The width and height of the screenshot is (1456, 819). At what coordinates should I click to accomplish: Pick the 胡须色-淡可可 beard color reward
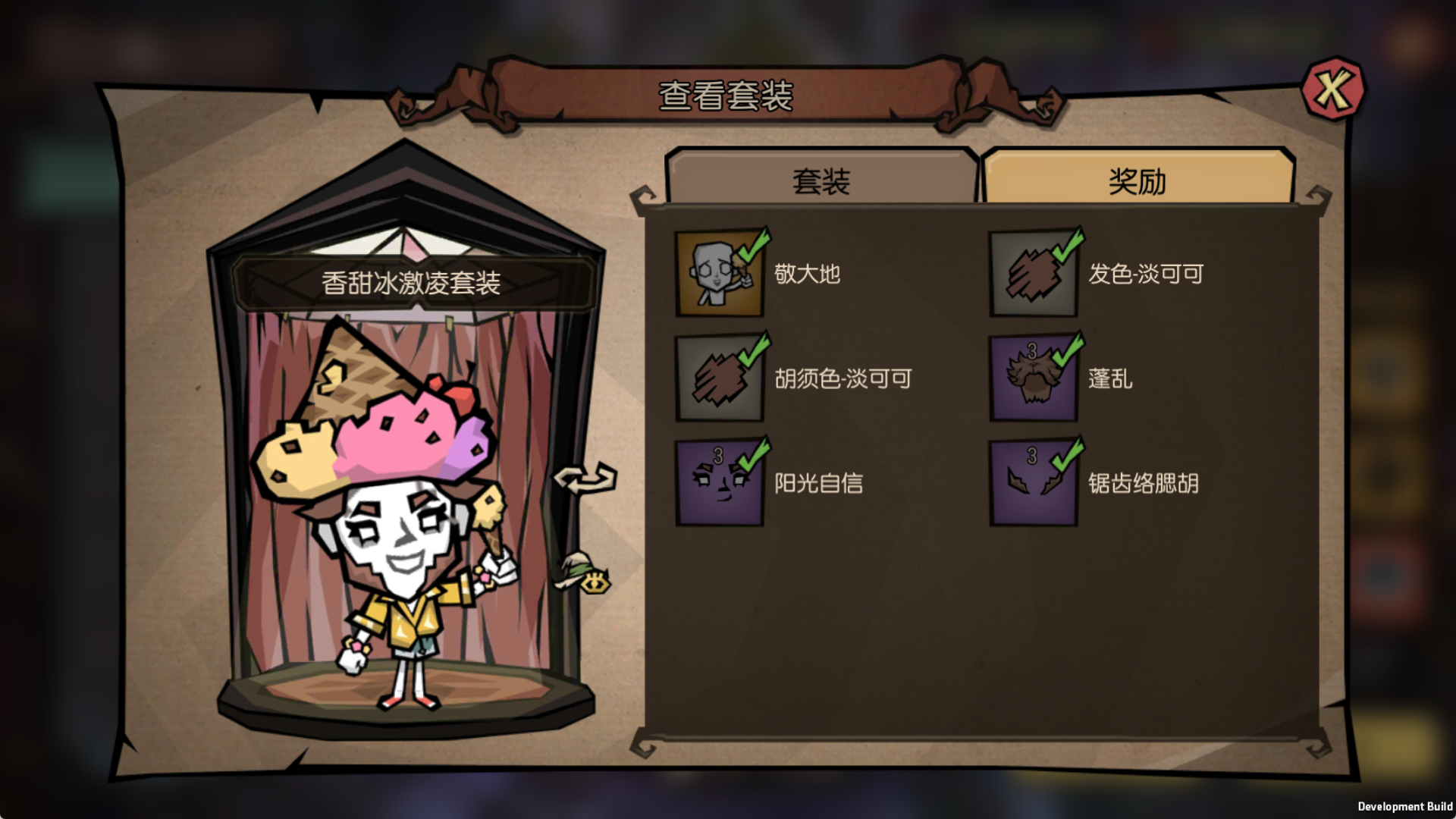pyautogui.click(x=720, y=378)
